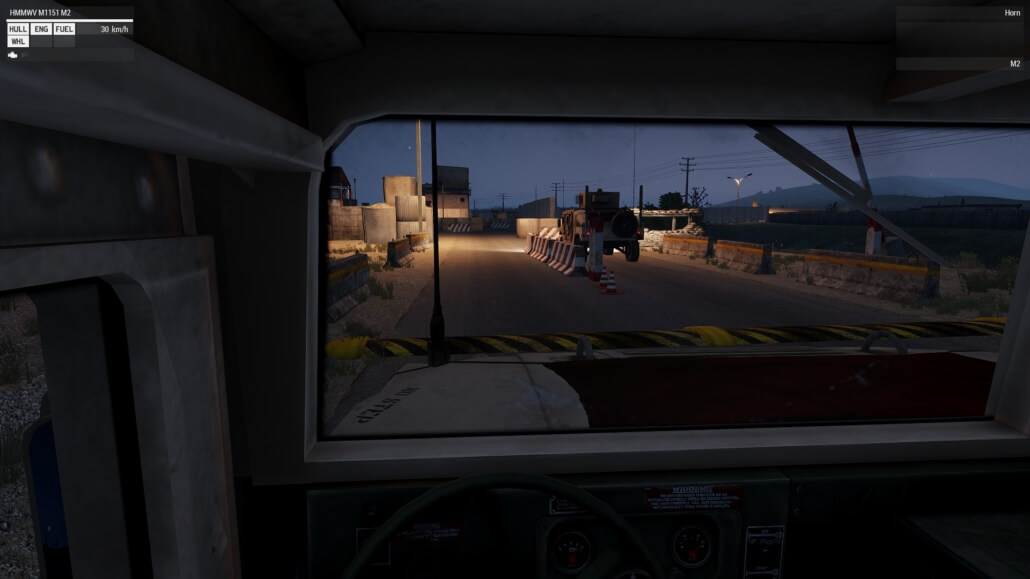Click the FUEL status indicator
The width and height of the screenshot is (1030, 579).
point(64,29)
